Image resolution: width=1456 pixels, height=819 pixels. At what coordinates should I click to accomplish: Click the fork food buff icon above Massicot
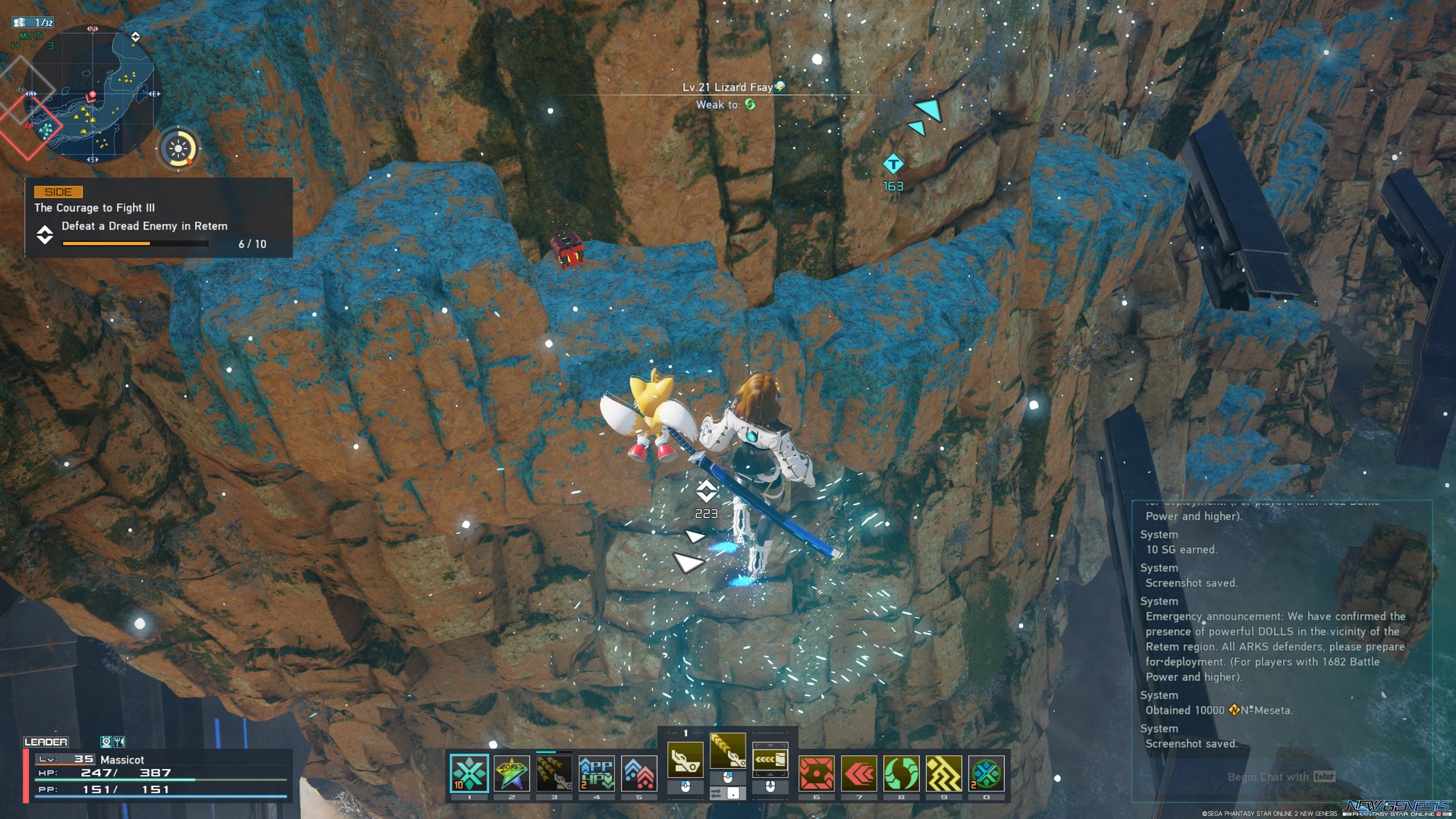[118, 742]
